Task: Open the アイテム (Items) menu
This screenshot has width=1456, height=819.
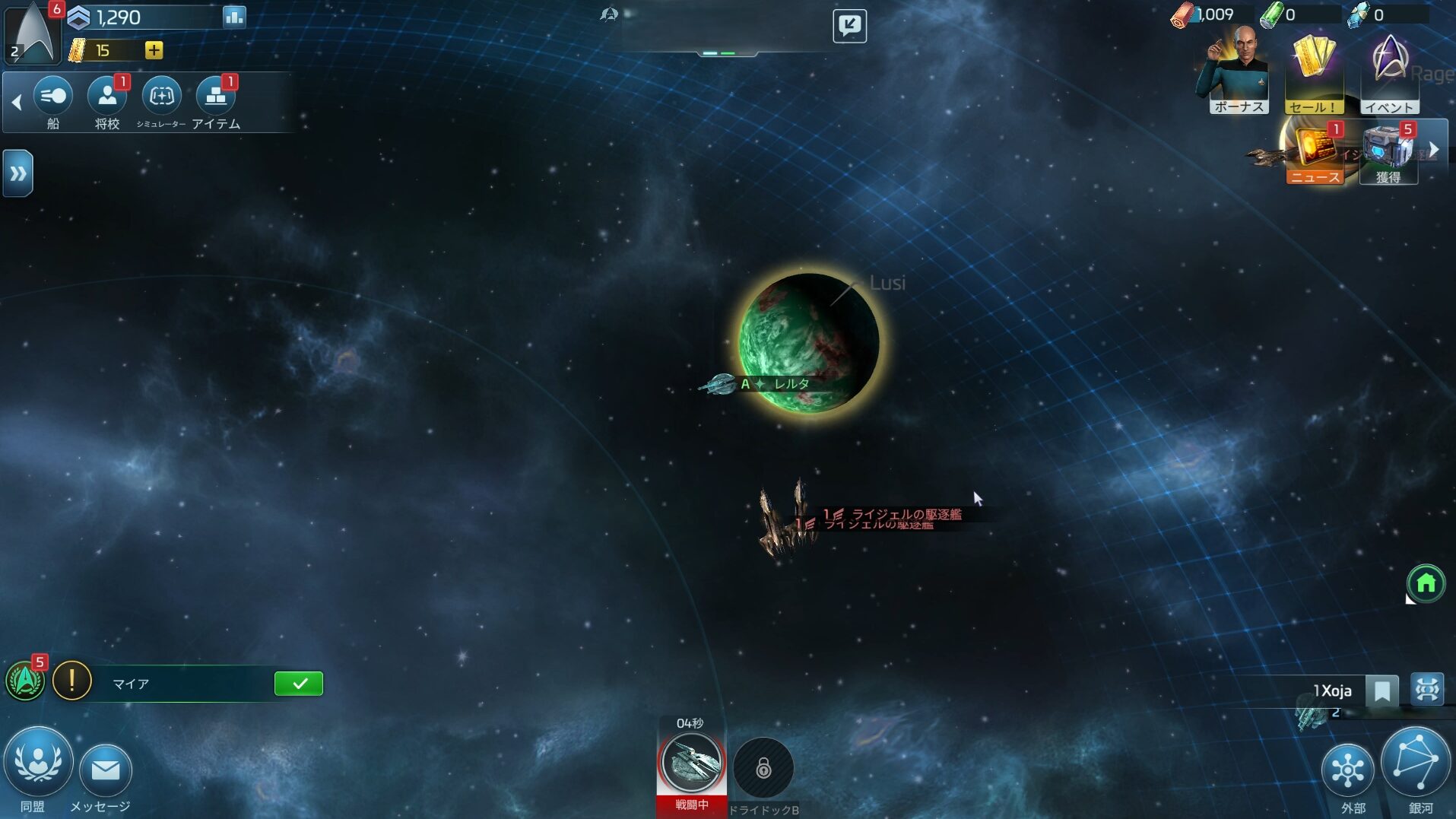Action: [x=216, y=97]
